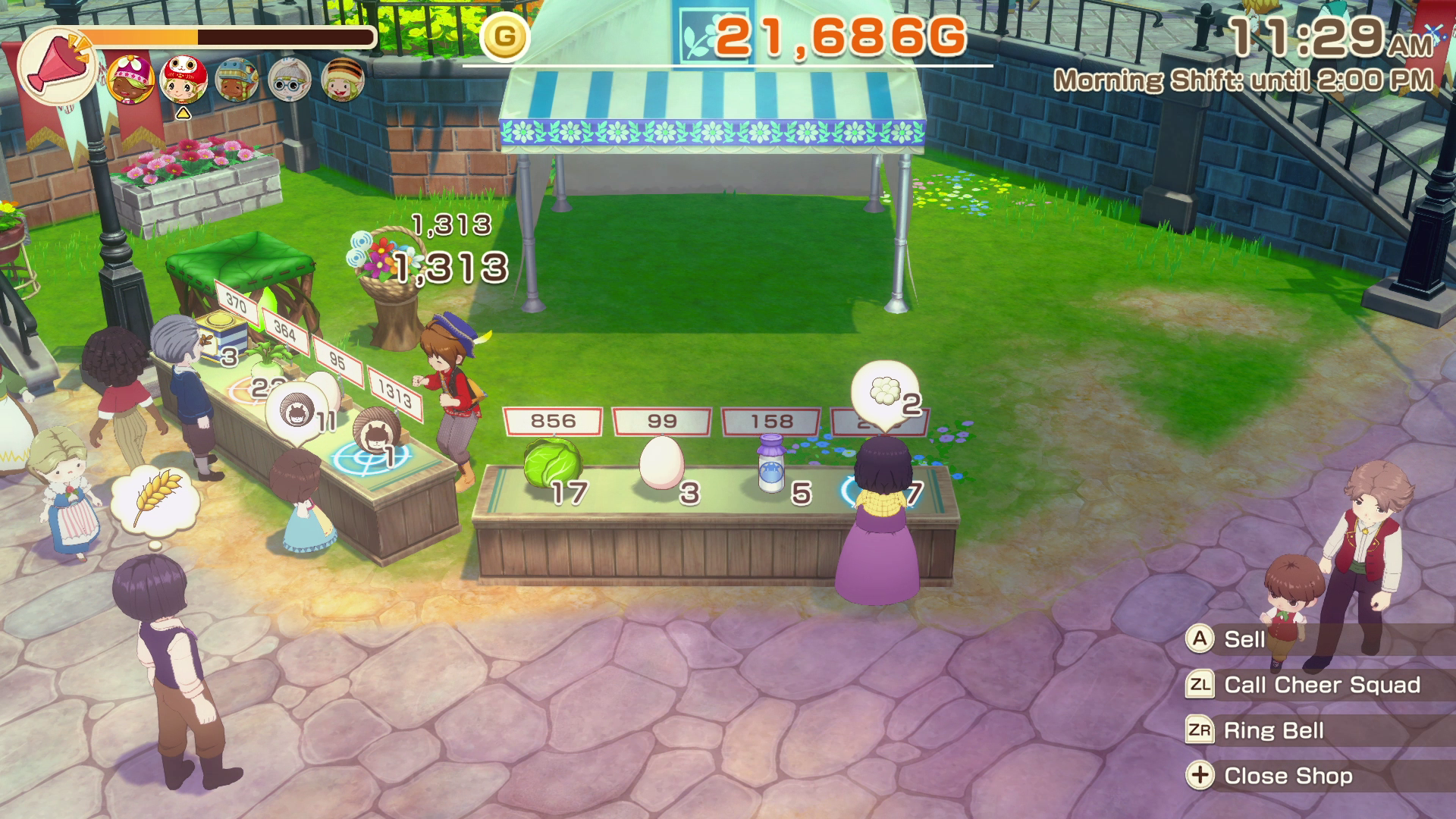This screenshot has height=819, width=1456.
Task: Select the sprite with the flower hat
Action: [x=131, y=80]
